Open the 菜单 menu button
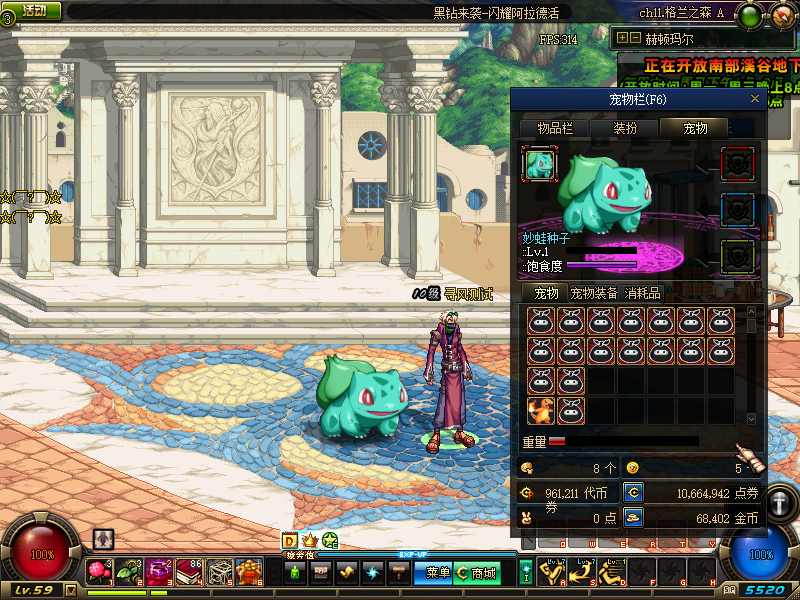Viewport: 800px width, 600px height. tap(438, 573)
